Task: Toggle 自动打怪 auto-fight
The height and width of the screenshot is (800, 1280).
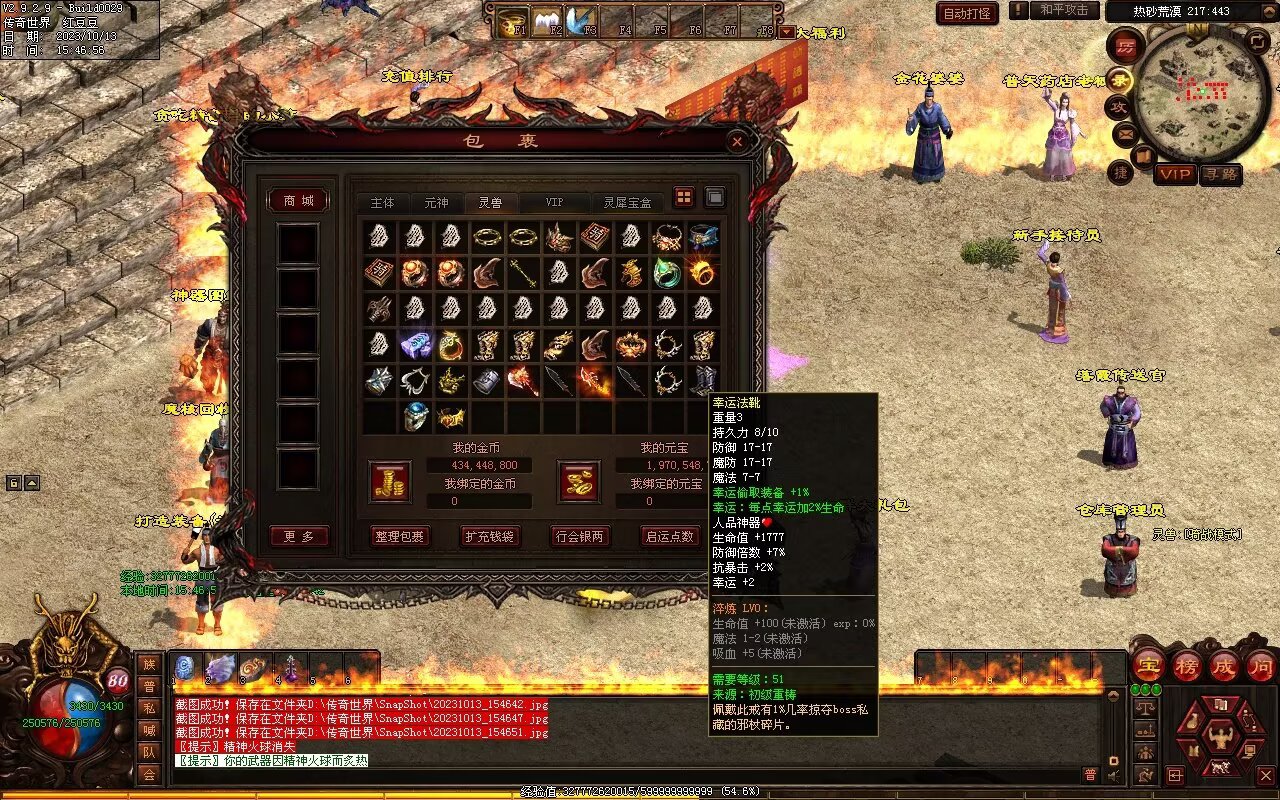Action: click(967, 13)
